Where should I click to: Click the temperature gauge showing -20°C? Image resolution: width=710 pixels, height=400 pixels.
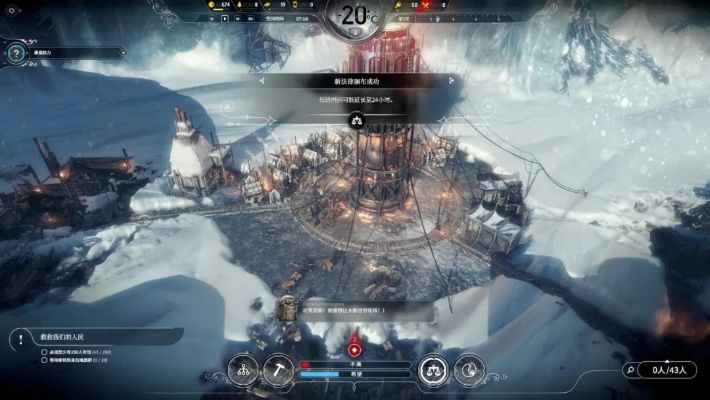355,15
